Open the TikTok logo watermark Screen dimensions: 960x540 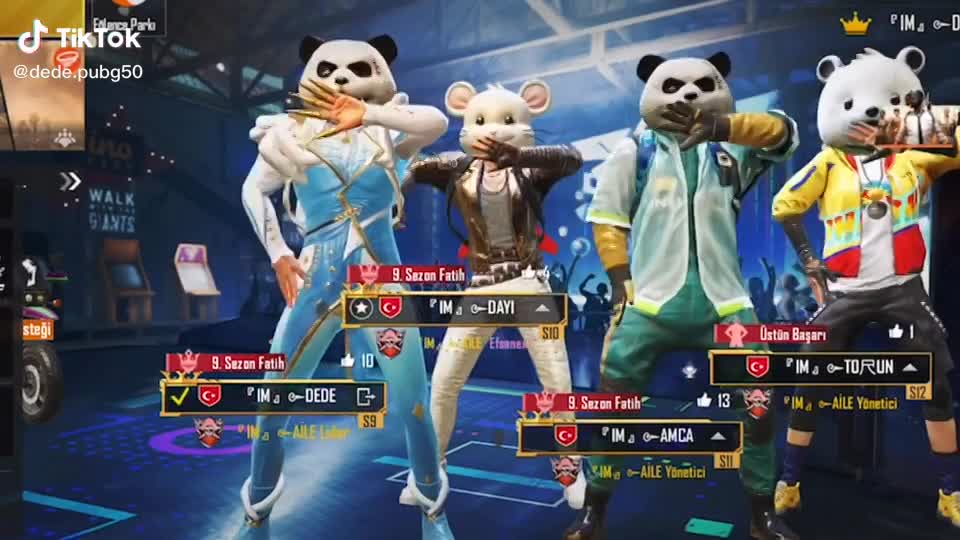coord(80,38)
